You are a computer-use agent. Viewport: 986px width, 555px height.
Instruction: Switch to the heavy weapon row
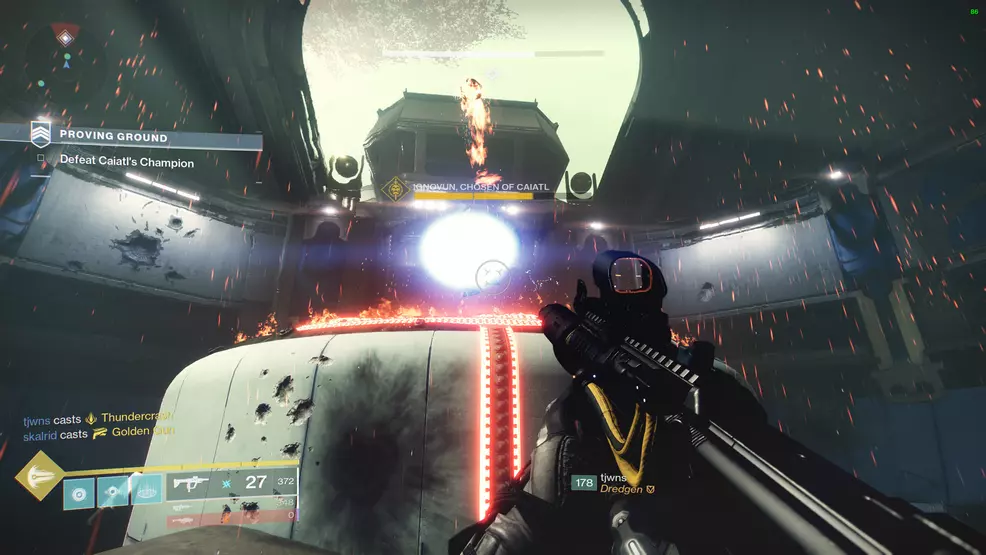point(232,517)
